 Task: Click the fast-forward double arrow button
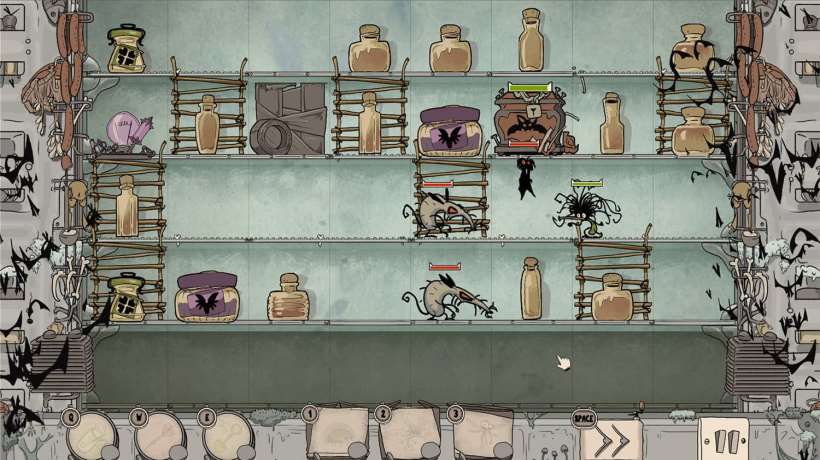click(610, 439)
